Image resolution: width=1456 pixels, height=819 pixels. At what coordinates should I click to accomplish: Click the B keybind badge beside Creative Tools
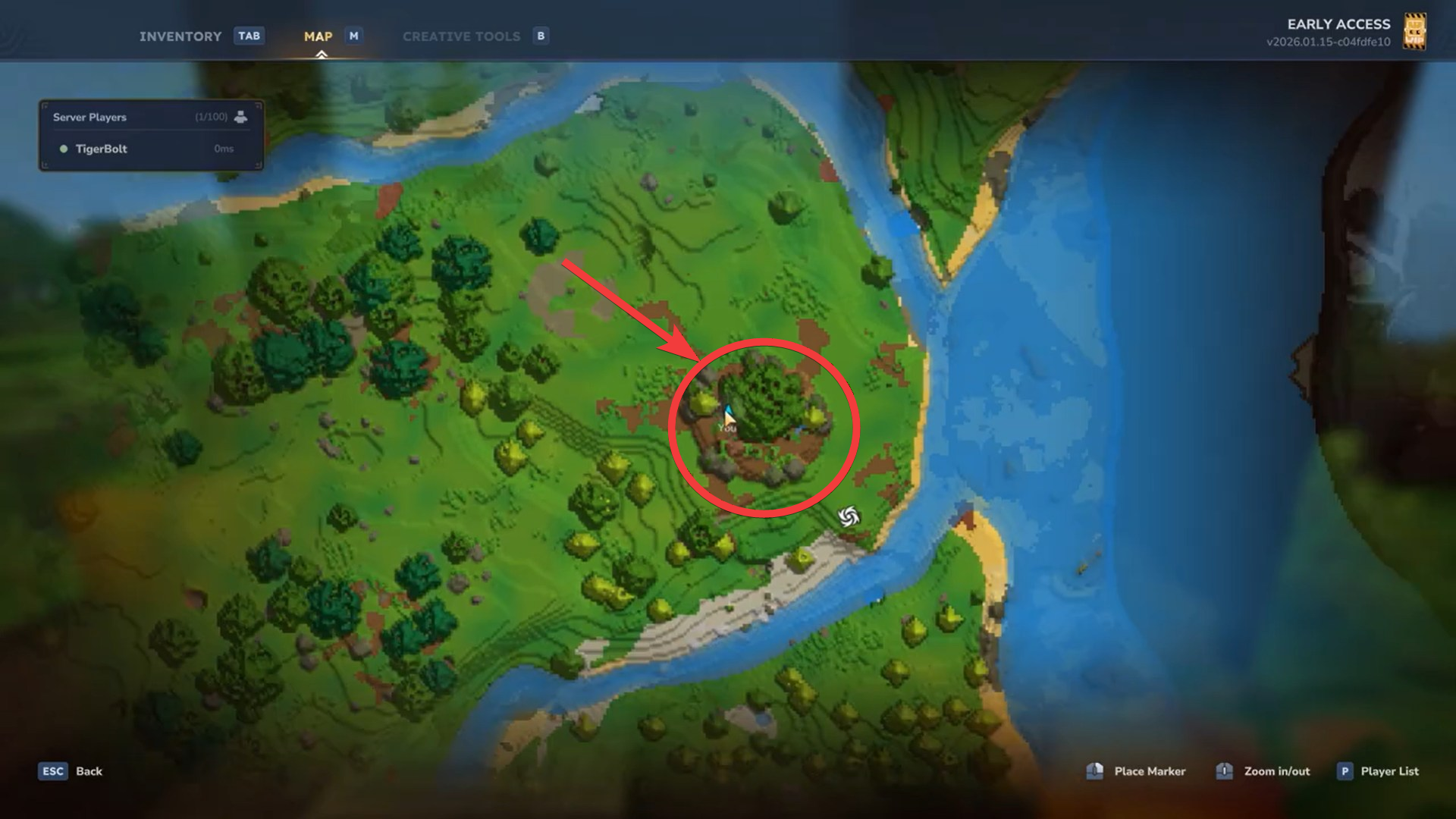541,36
